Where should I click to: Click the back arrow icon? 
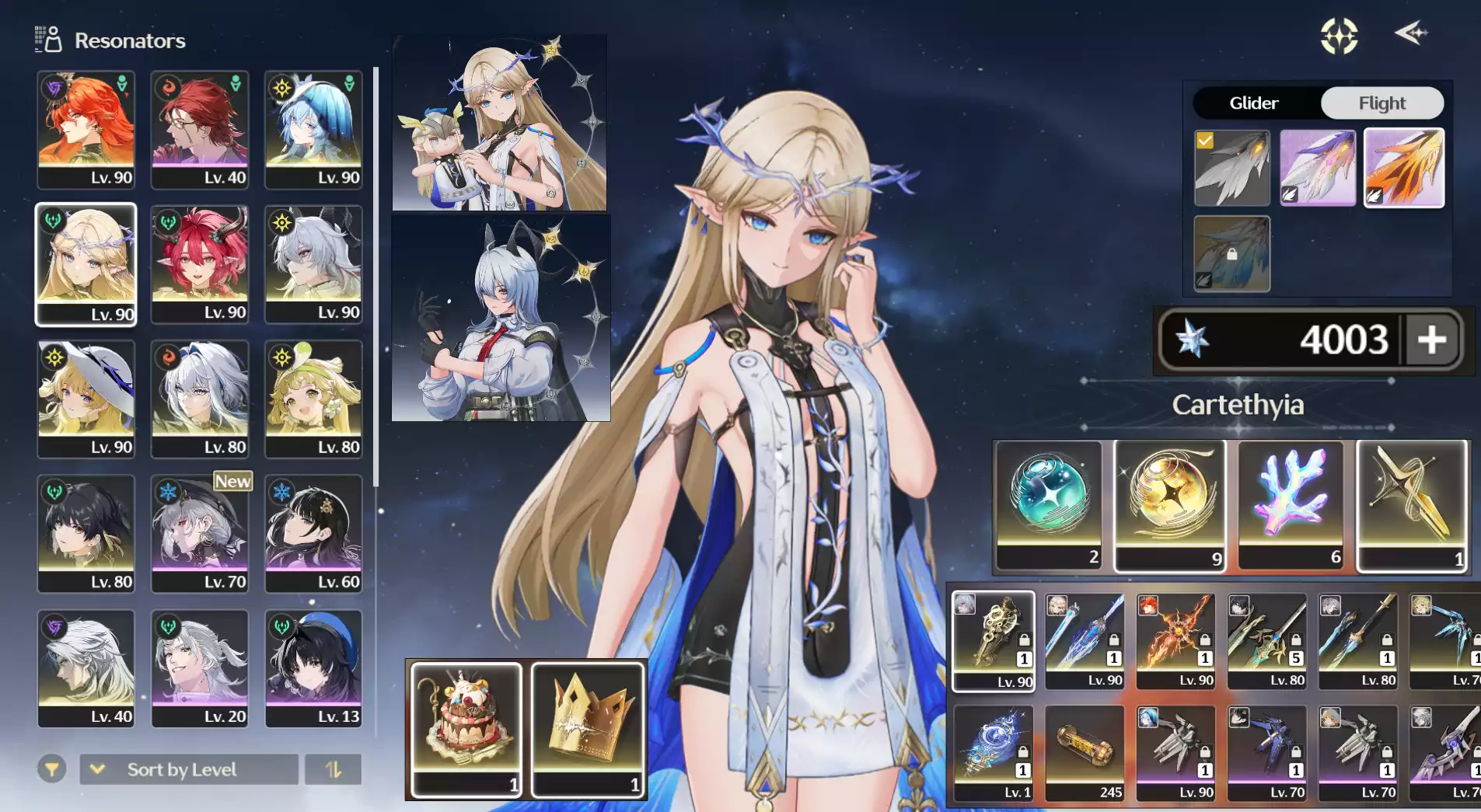click(x=1410, y=33)
